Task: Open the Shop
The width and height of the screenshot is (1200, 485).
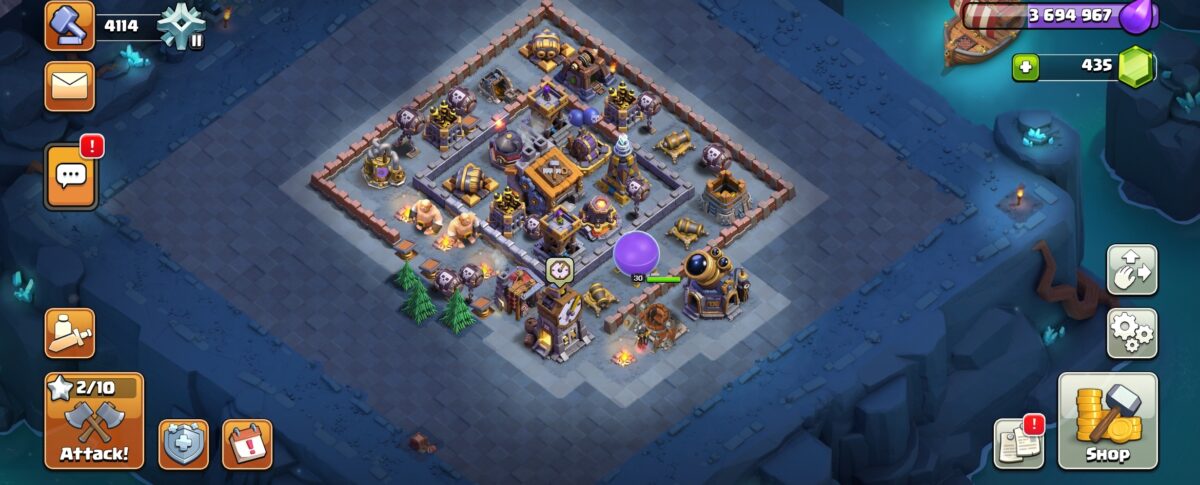Action: (x=1107, y=421)
